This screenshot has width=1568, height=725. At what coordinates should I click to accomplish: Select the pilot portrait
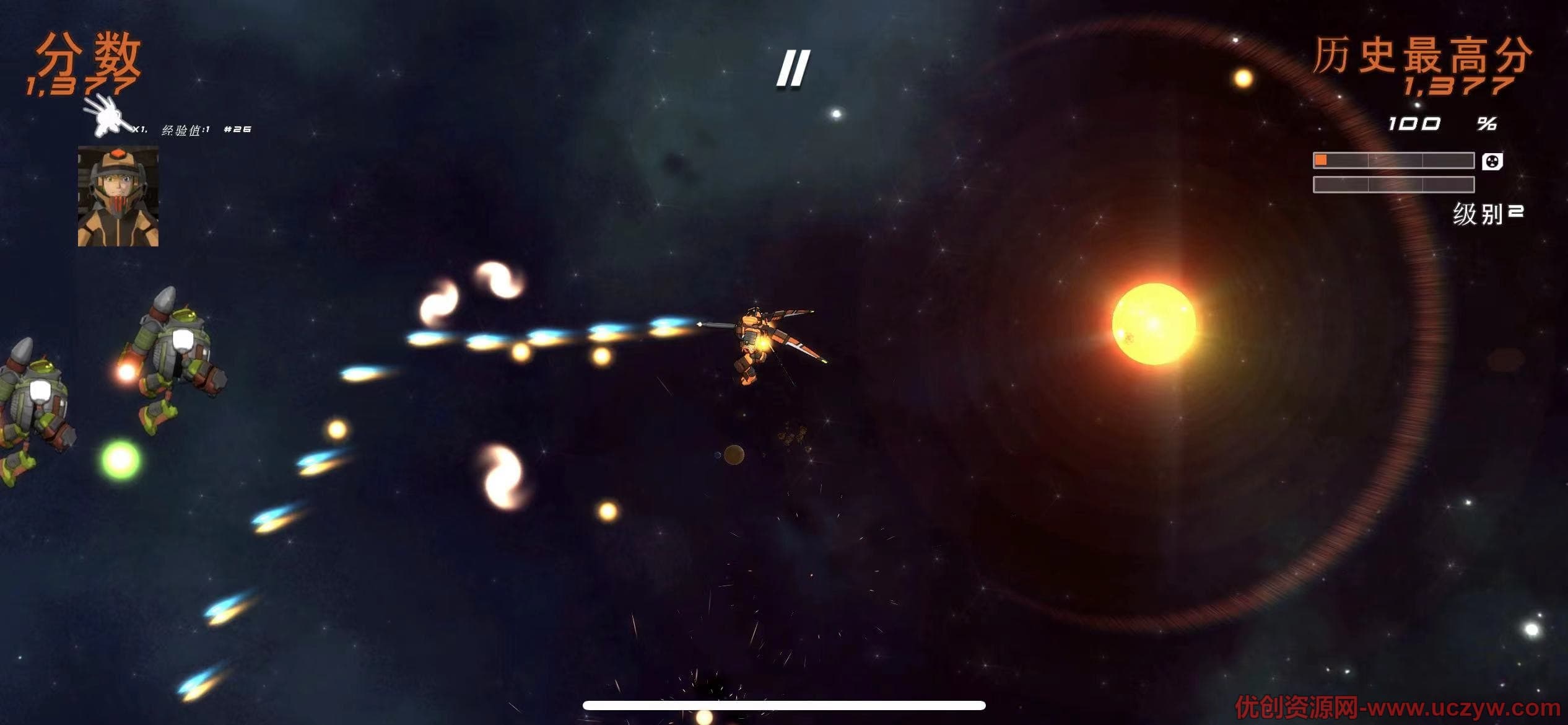point(118,196)
